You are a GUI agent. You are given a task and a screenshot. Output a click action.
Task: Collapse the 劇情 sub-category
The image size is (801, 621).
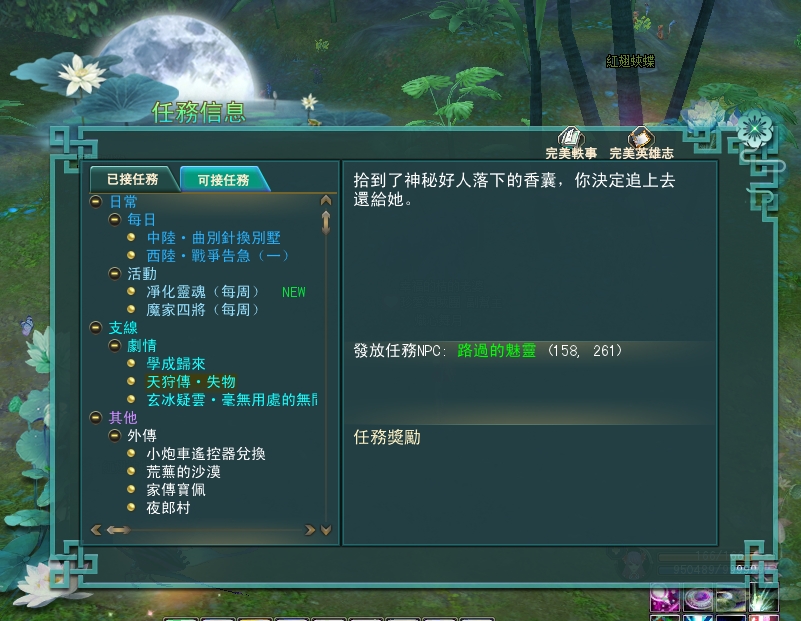114,346
